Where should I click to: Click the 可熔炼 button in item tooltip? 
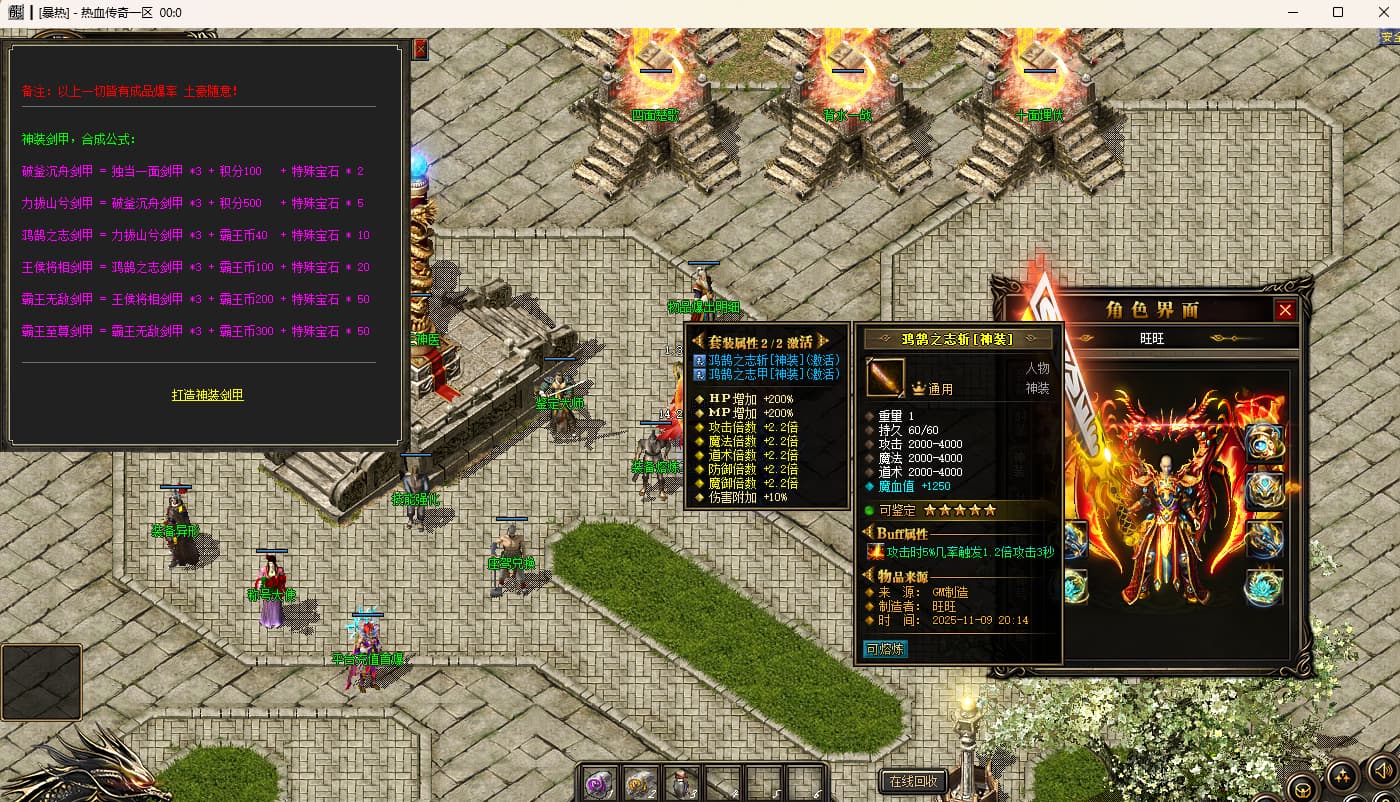[x=885, y=649]
